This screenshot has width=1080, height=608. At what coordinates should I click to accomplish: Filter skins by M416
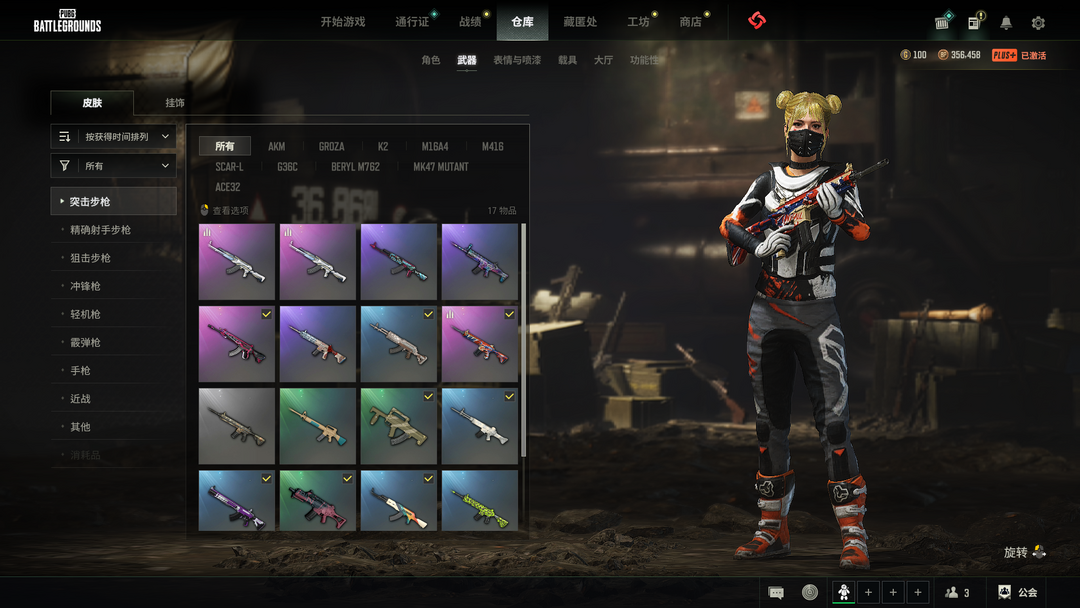pos(492,147)
